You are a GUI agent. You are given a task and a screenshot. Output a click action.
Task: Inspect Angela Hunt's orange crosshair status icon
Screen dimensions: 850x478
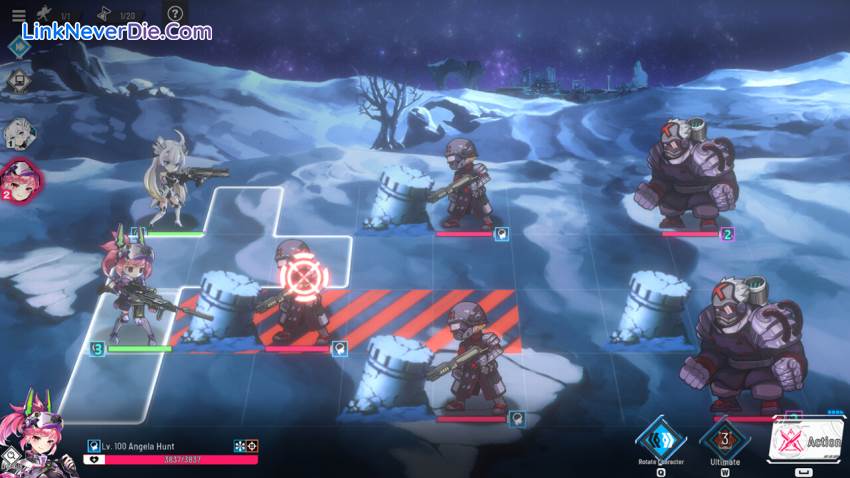pyautogui.click(x=252, y=446)
